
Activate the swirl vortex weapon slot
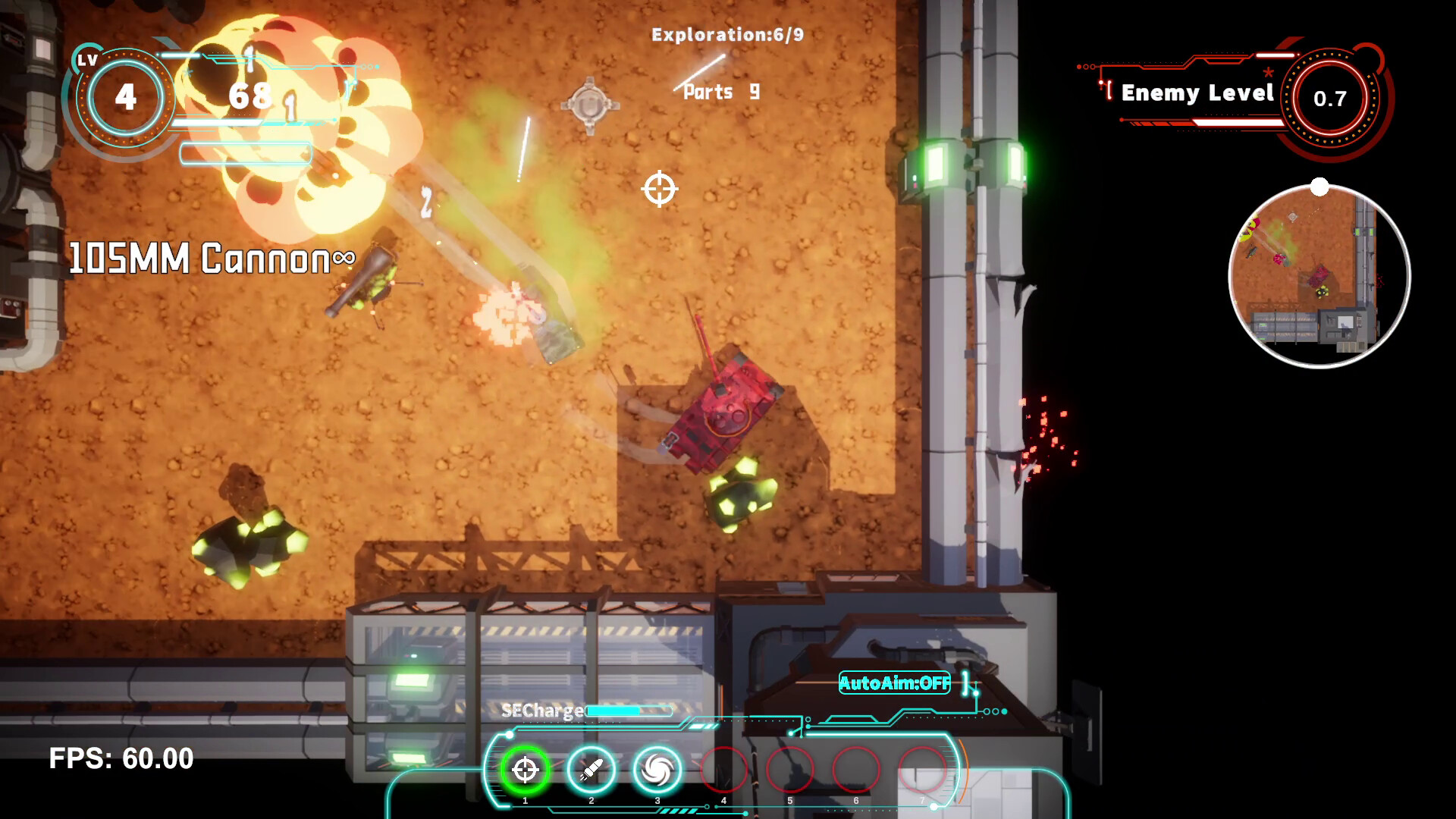point(657,770)
